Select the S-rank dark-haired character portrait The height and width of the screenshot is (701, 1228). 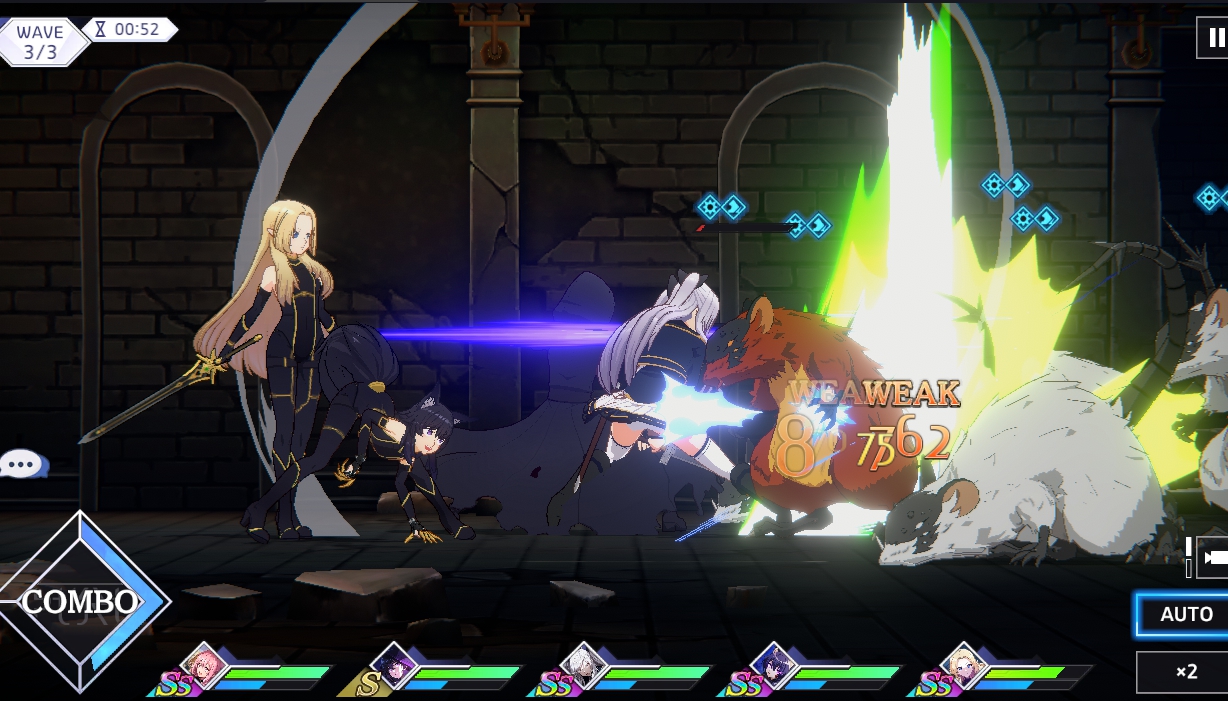[393, 666]
